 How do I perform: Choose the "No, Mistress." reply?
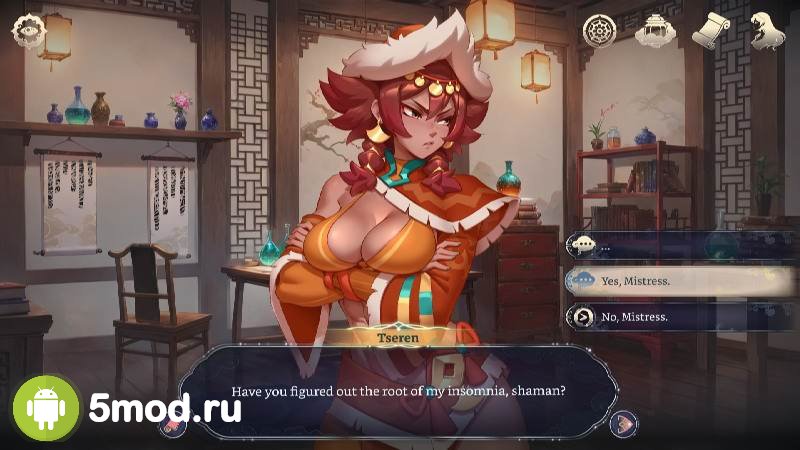(x=660, y=317)
